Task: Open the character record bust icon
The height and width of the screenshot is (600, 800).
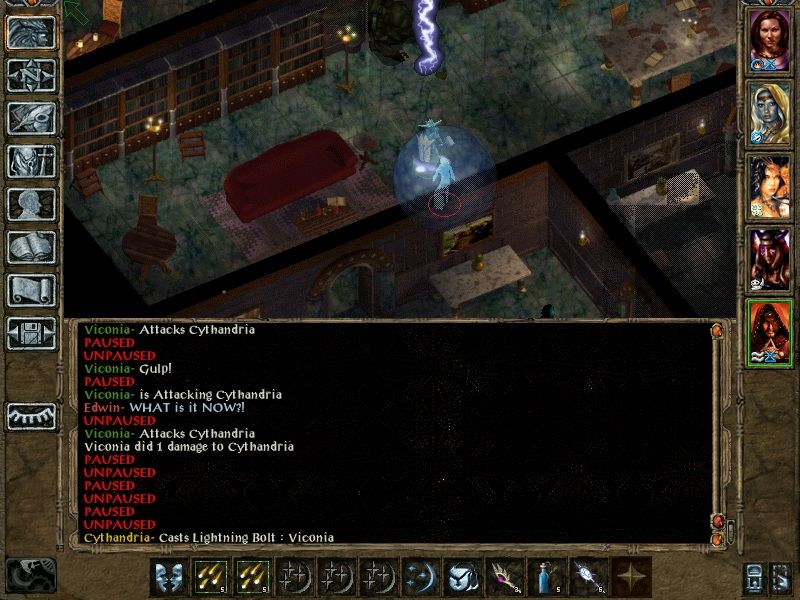Action: (31, 204)
